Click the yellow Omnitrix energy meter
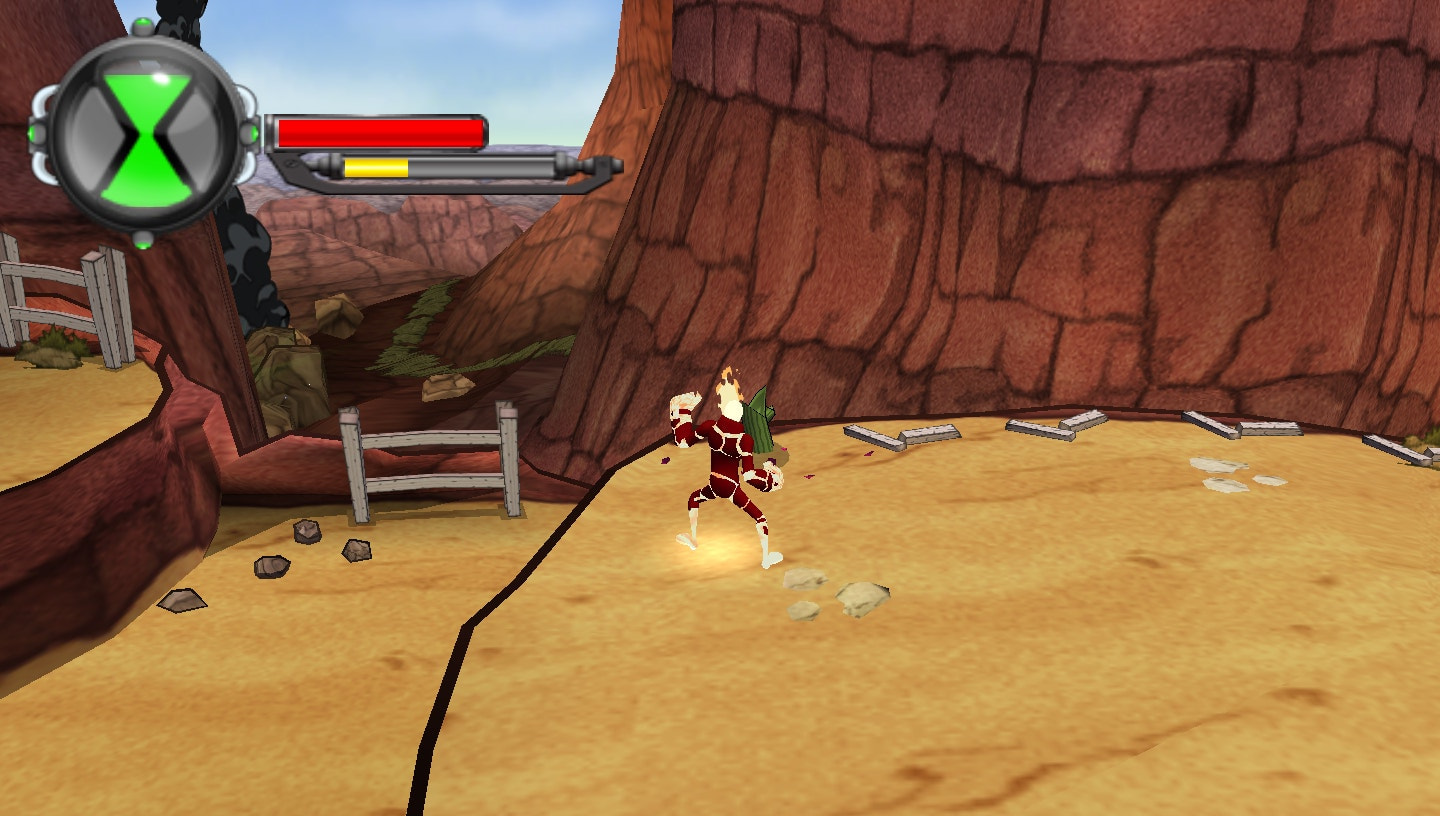 [378, 167]
